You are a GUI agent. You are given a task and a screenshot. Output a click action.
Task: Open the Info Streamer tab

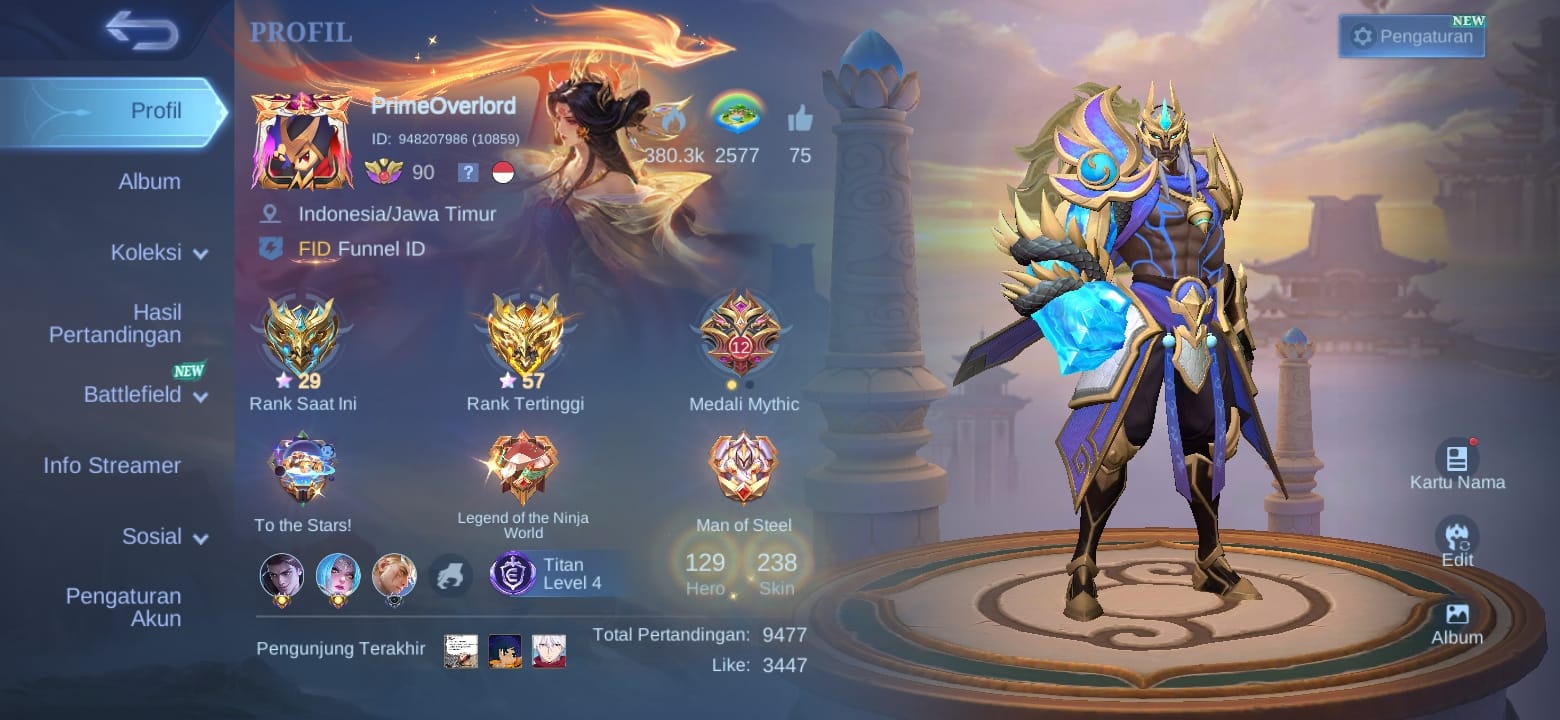tap(112, 466)
